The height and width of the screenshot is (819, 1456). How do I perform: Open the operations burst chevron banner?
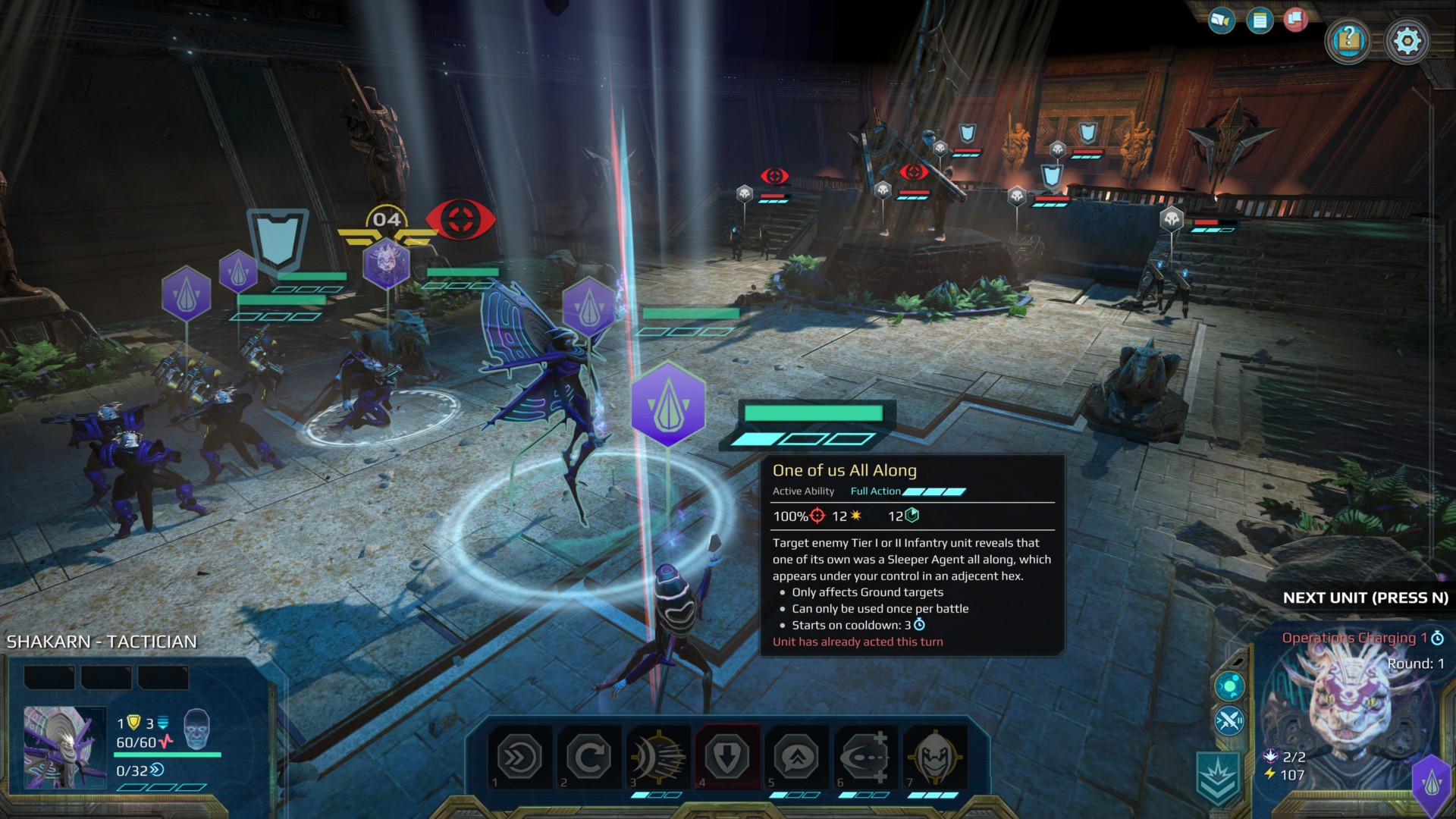coord(1218,777)
